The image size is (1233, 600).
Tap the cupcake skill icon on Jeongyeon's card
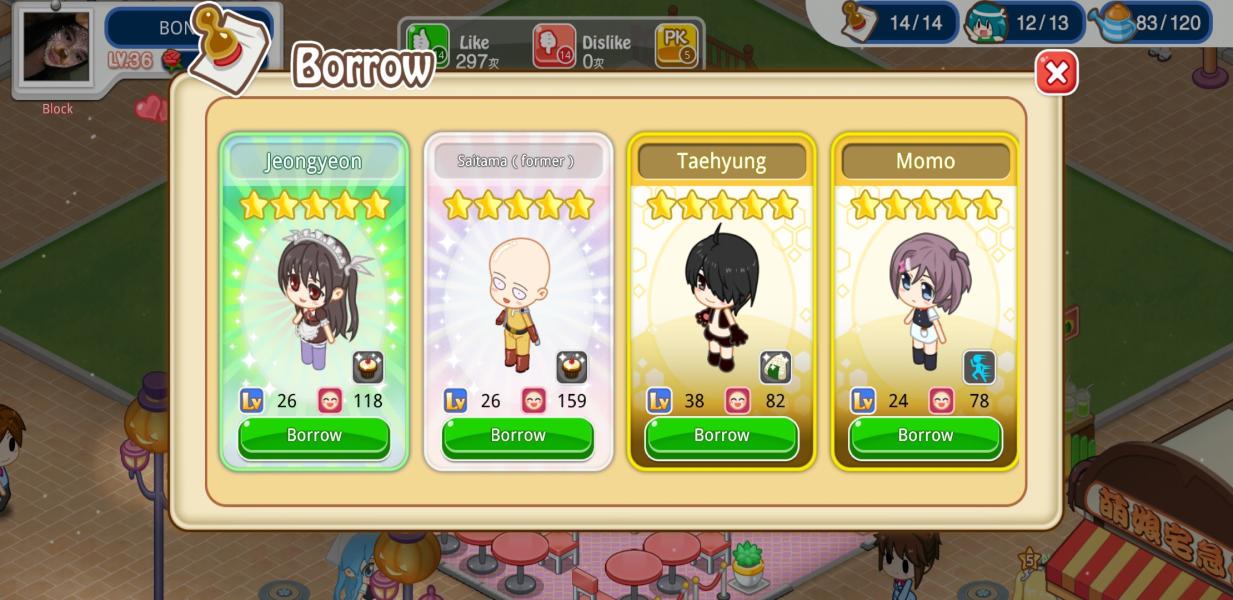coord(368,367)
